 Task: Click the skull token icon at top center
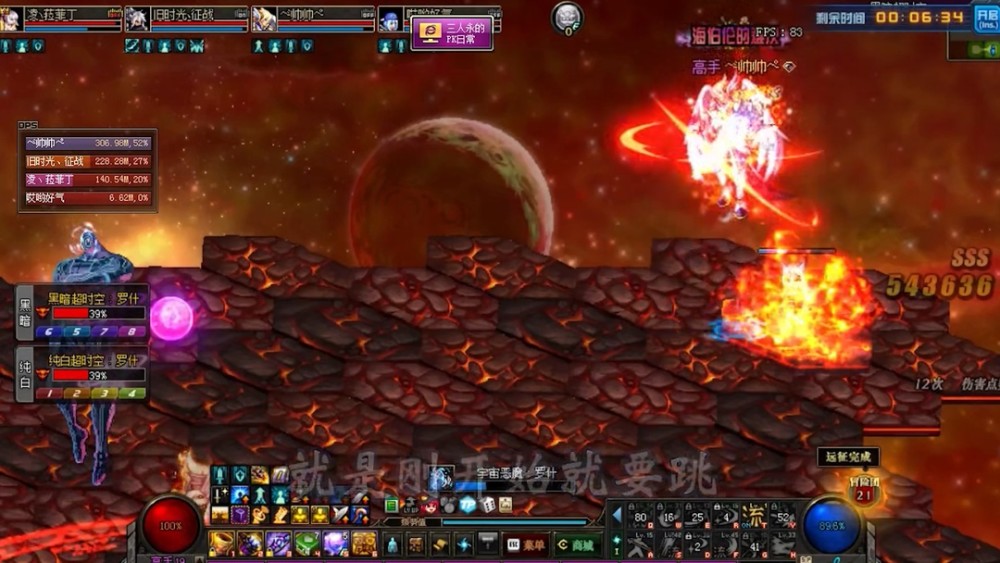(x=567, y=16)
